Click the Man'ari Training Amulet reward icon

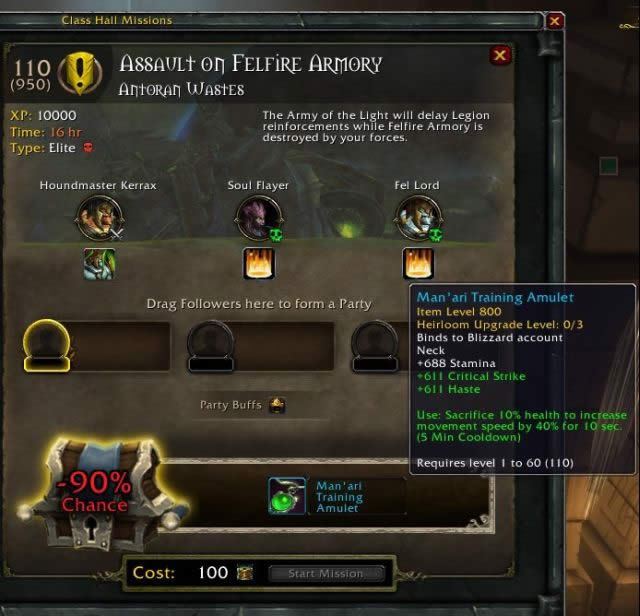point(287,496)
